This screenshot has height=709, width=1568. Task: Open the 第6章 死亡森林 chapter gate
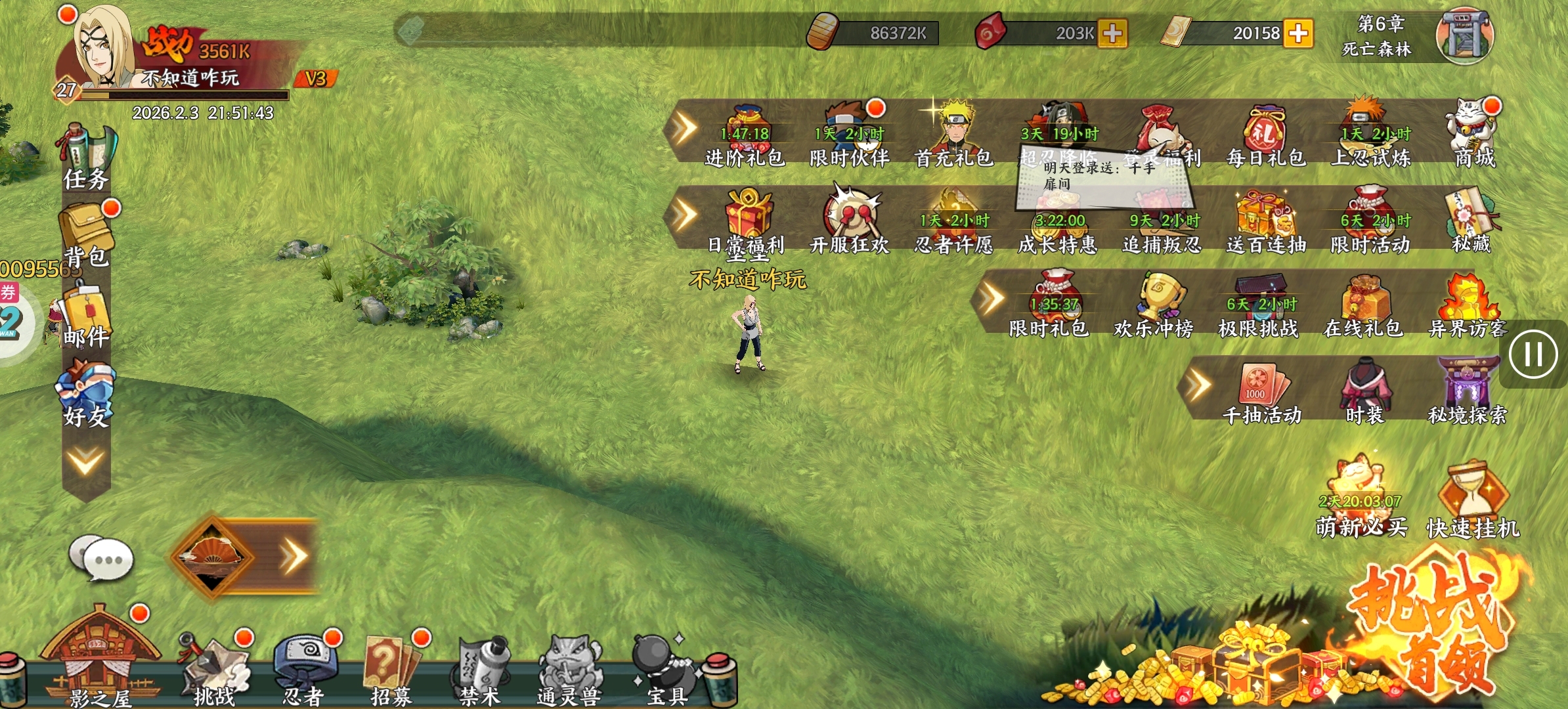pos(1464,36)
